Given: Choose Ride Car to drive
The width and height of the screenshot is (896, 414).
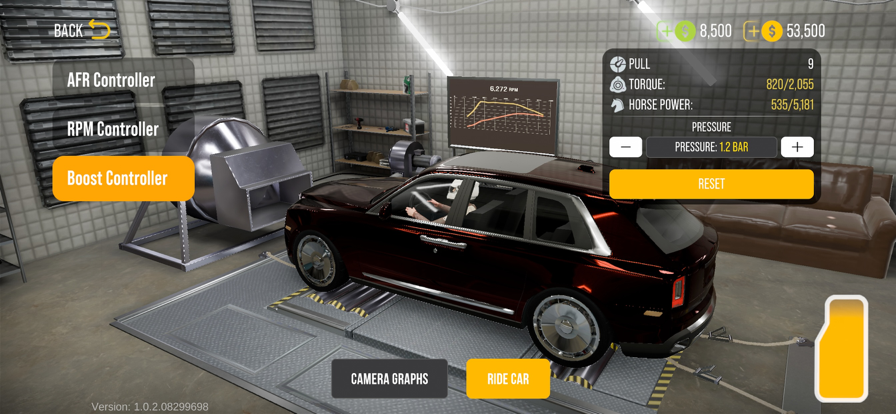Looking at the screenshot, I should (508, 379).
